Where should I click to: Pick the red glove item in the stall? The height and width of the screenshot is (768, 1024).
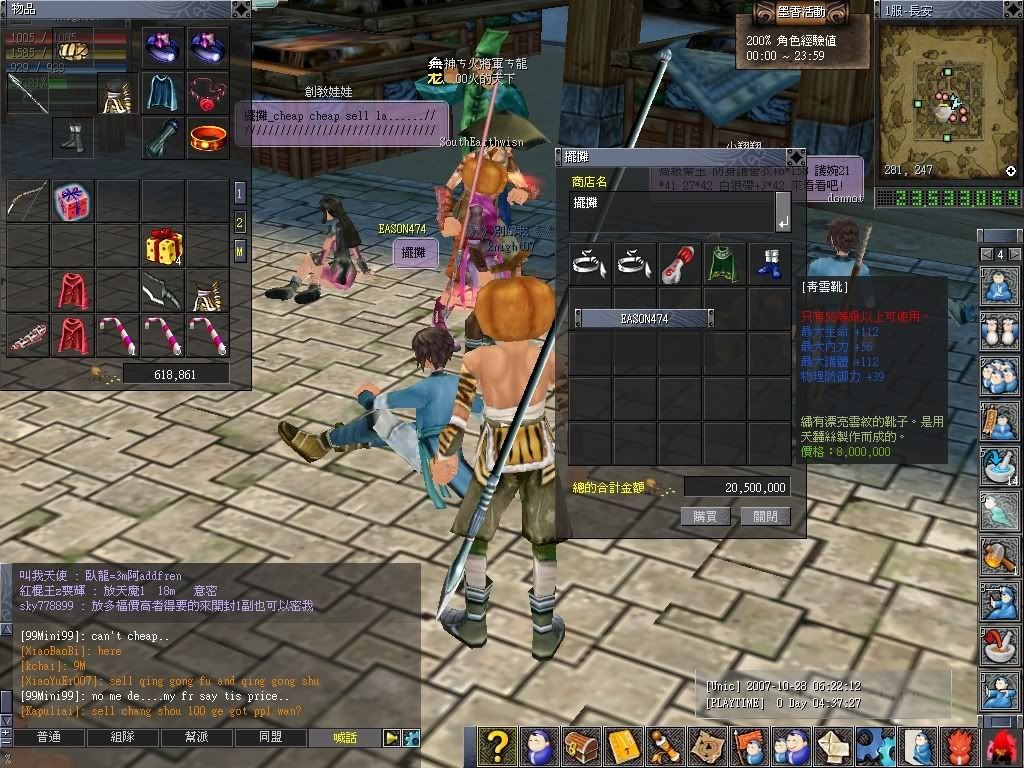pyautogui.click(x=680, y=264)
